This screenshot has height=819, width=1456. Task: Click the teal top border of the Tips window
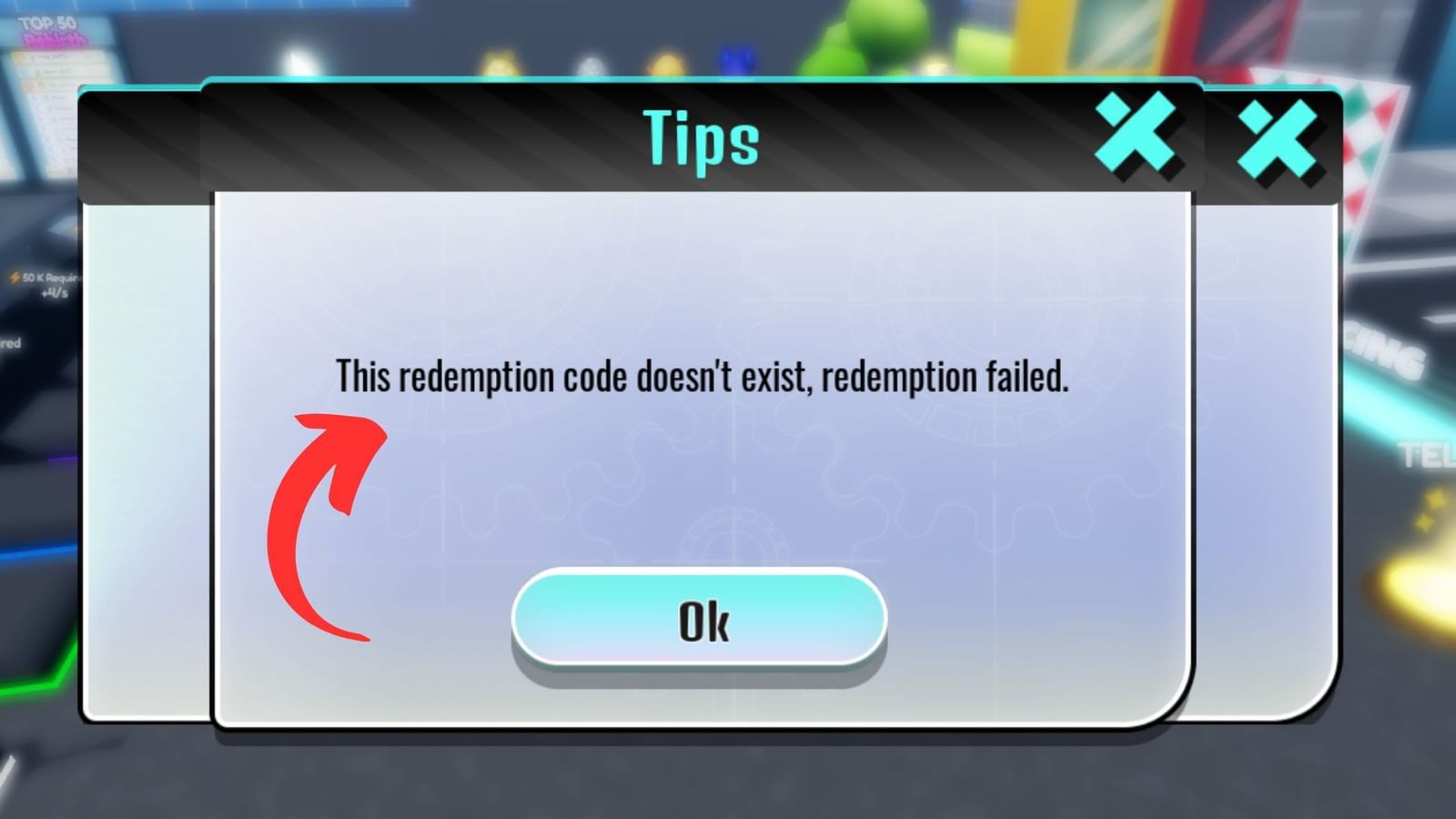click(701, 84)
